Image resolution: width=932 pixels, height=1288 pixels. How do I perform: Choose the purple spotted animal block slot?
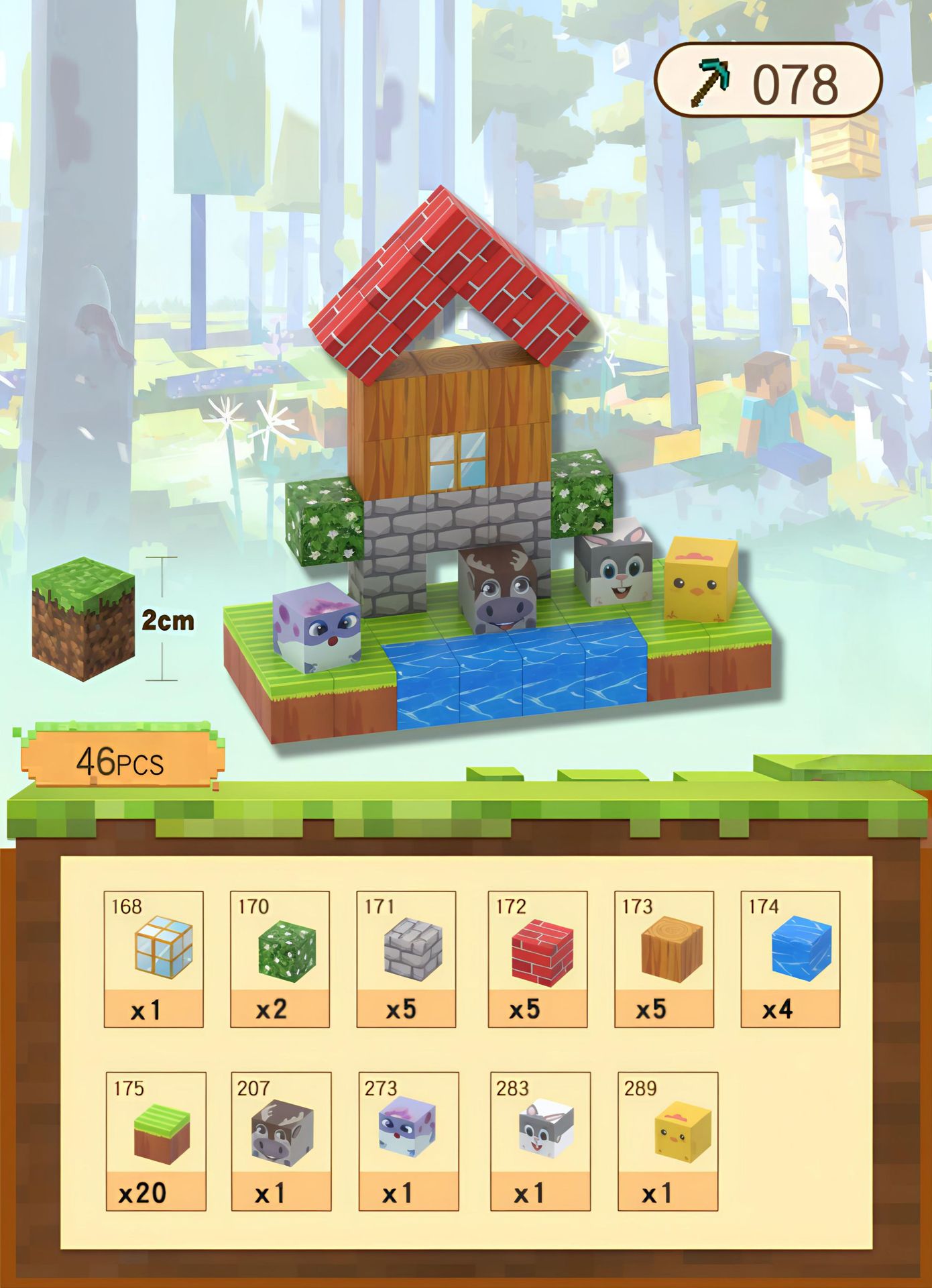click(x=409, y=1141)
